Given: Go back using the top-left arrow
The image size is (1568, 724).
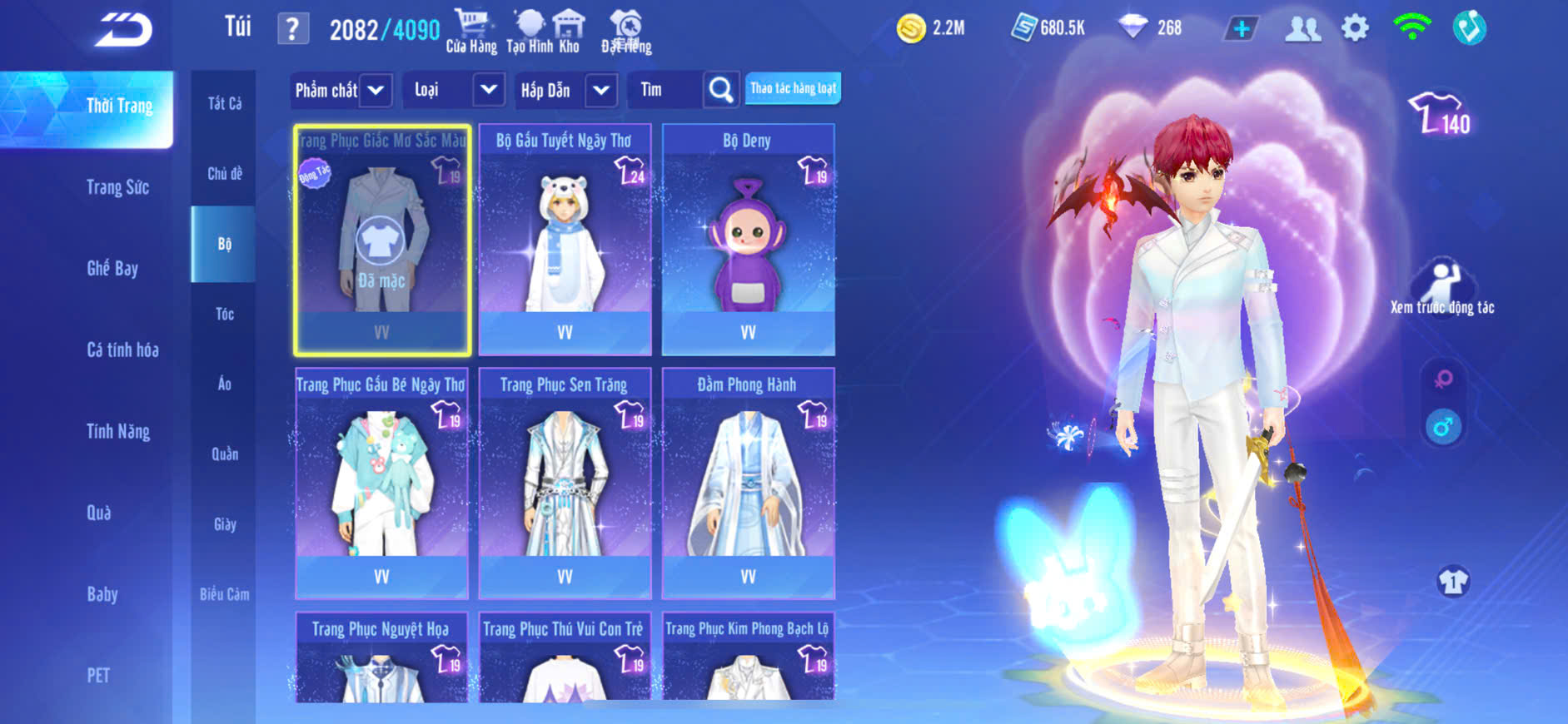Looking at the screenshot, I should pos(123,30).
